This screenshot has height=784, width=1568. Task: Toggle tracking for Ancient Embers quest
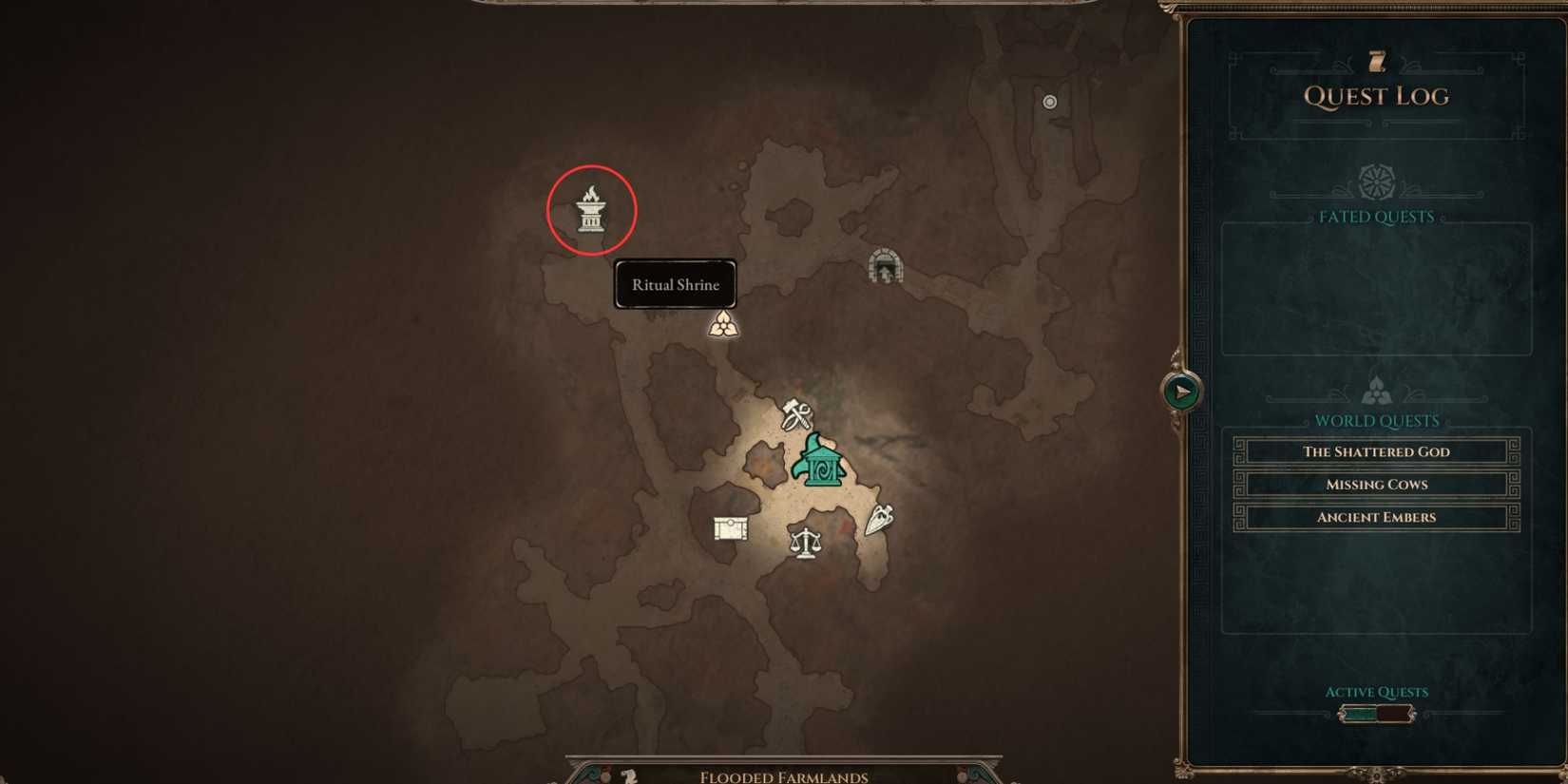tap(1376, 516)
